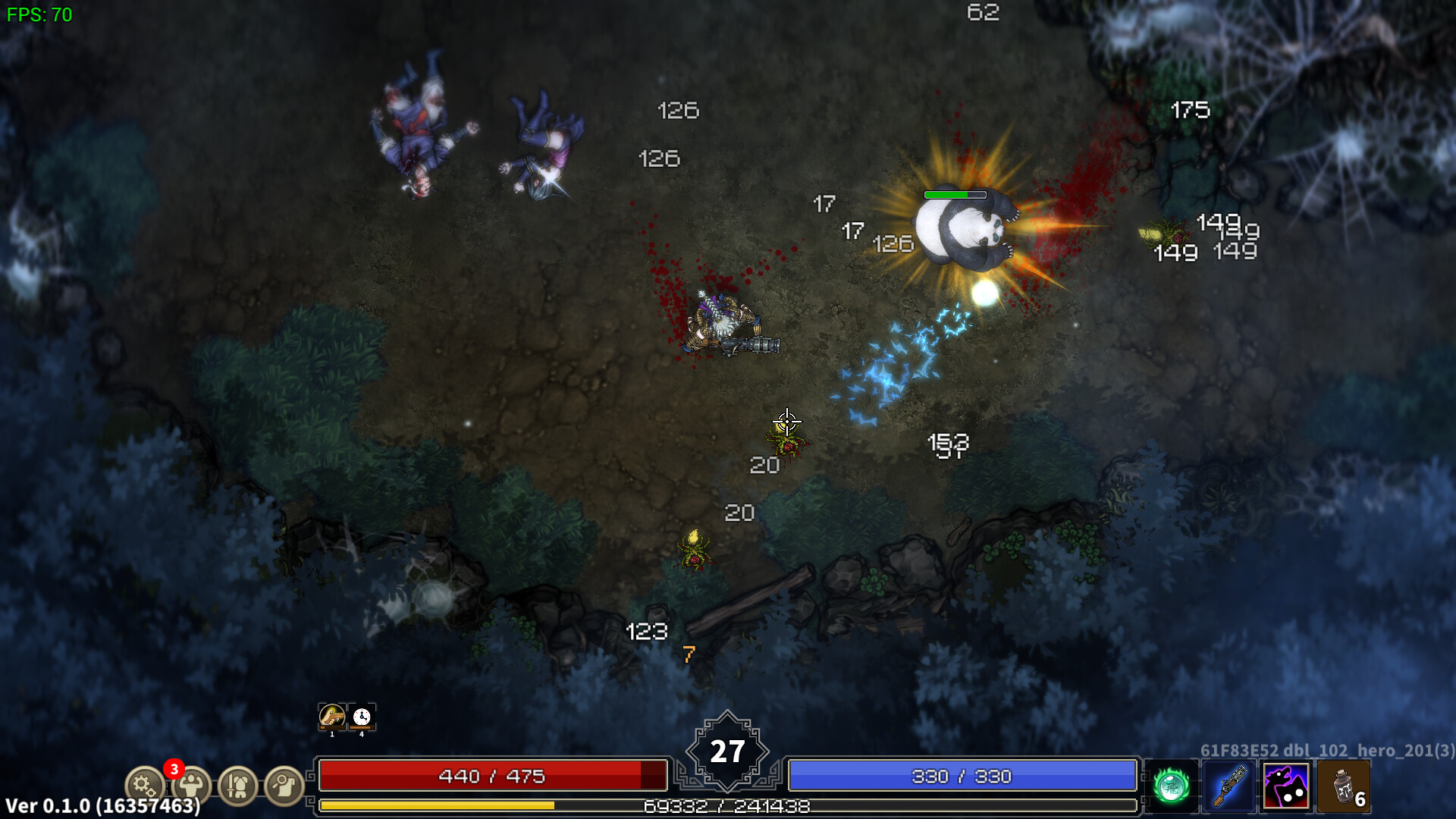Select the rifle weapon skill slot
The height and width of the screenshot is (819, 1456).
[x=1226, y=786]
